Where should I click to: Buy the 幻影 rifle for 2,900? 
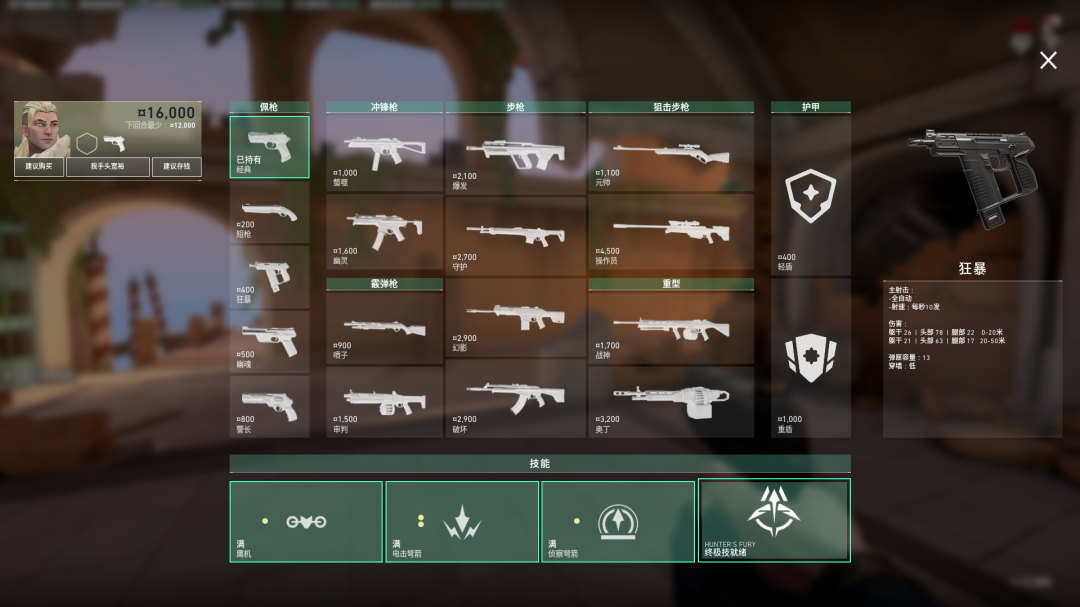coord(515,317)
